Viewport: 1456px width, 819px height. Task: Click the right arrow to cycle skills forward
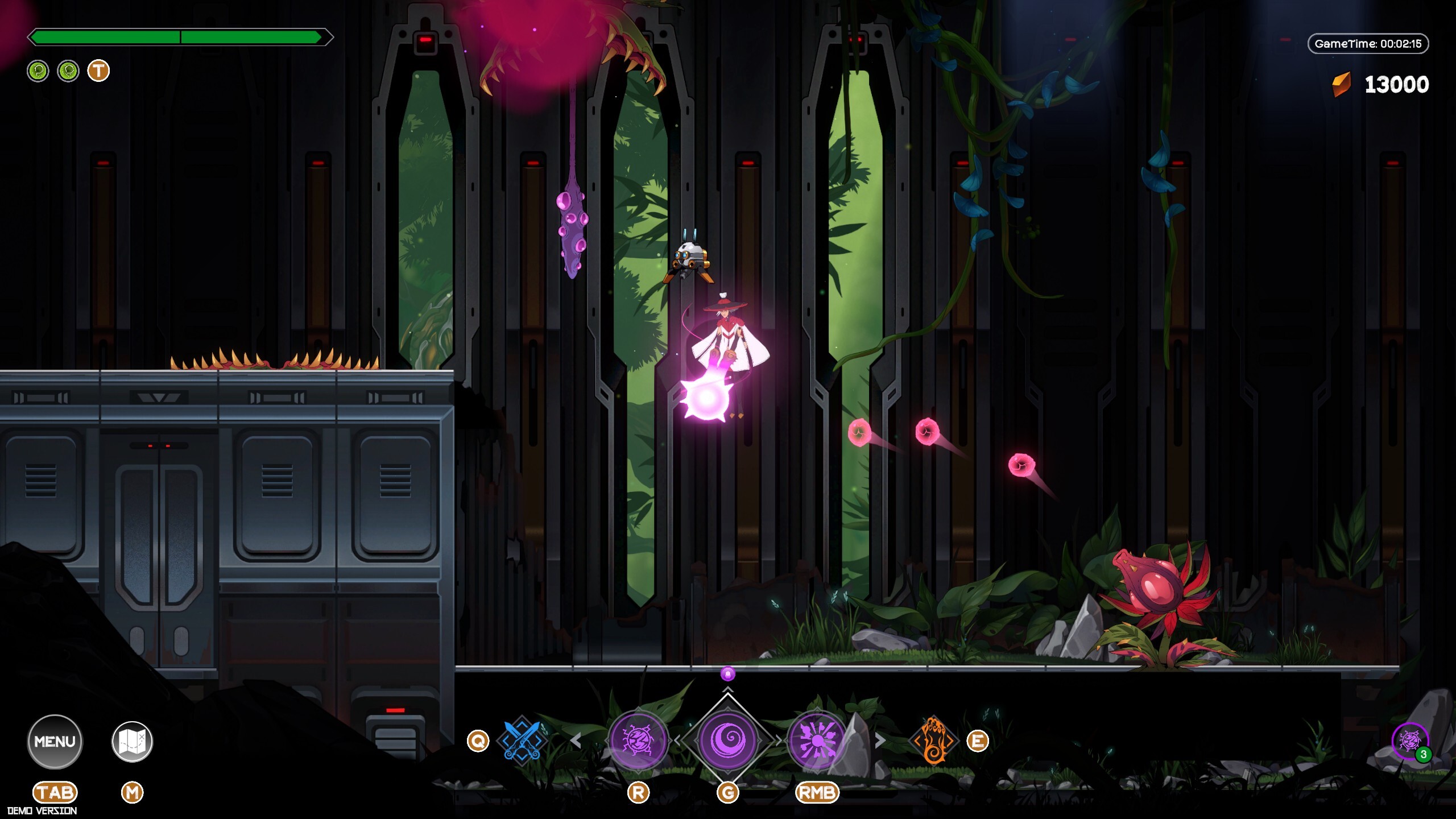880,741
